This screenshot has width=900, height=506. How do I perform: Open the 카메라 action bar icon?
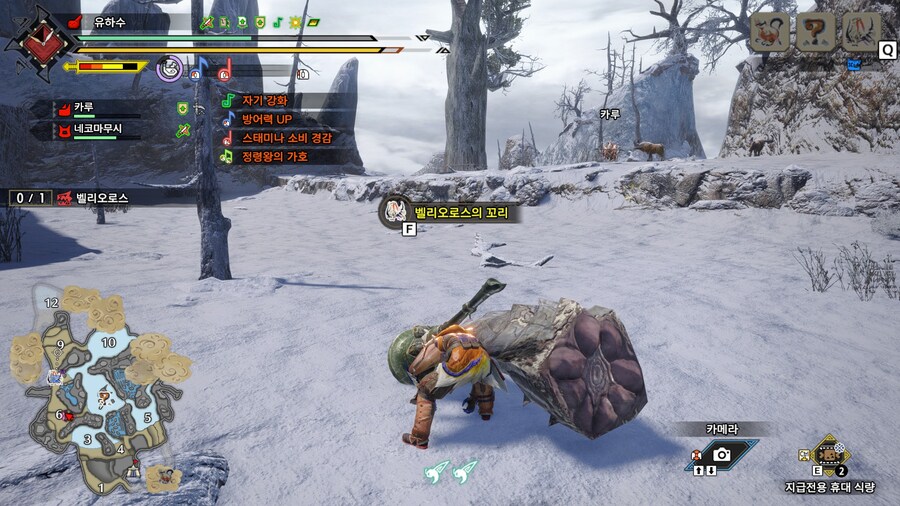(721, 454)
